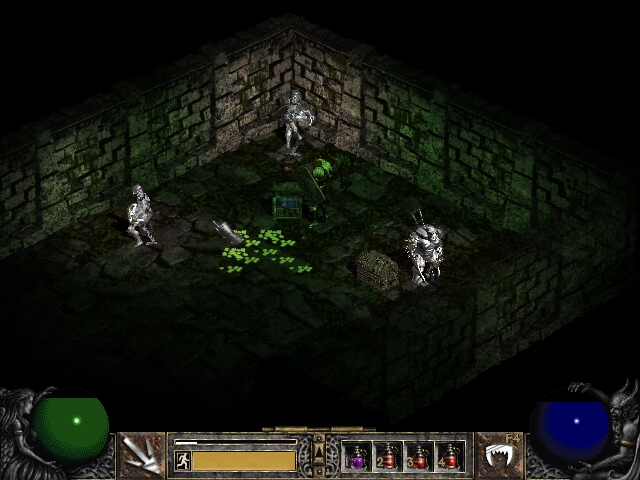Toggle the run/walk button
The width and height of the screenshot is (640, 480).
[x=182, y=460]
